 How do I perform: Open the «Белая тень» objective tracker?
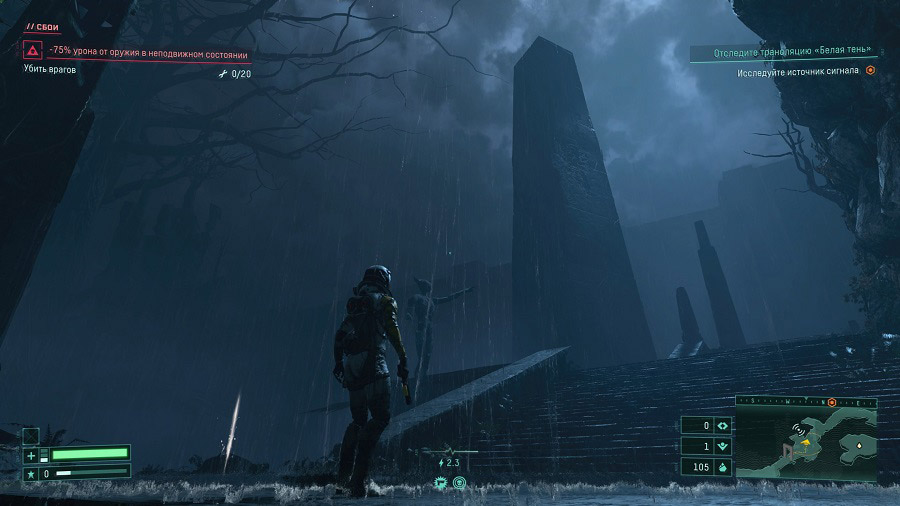779,50
